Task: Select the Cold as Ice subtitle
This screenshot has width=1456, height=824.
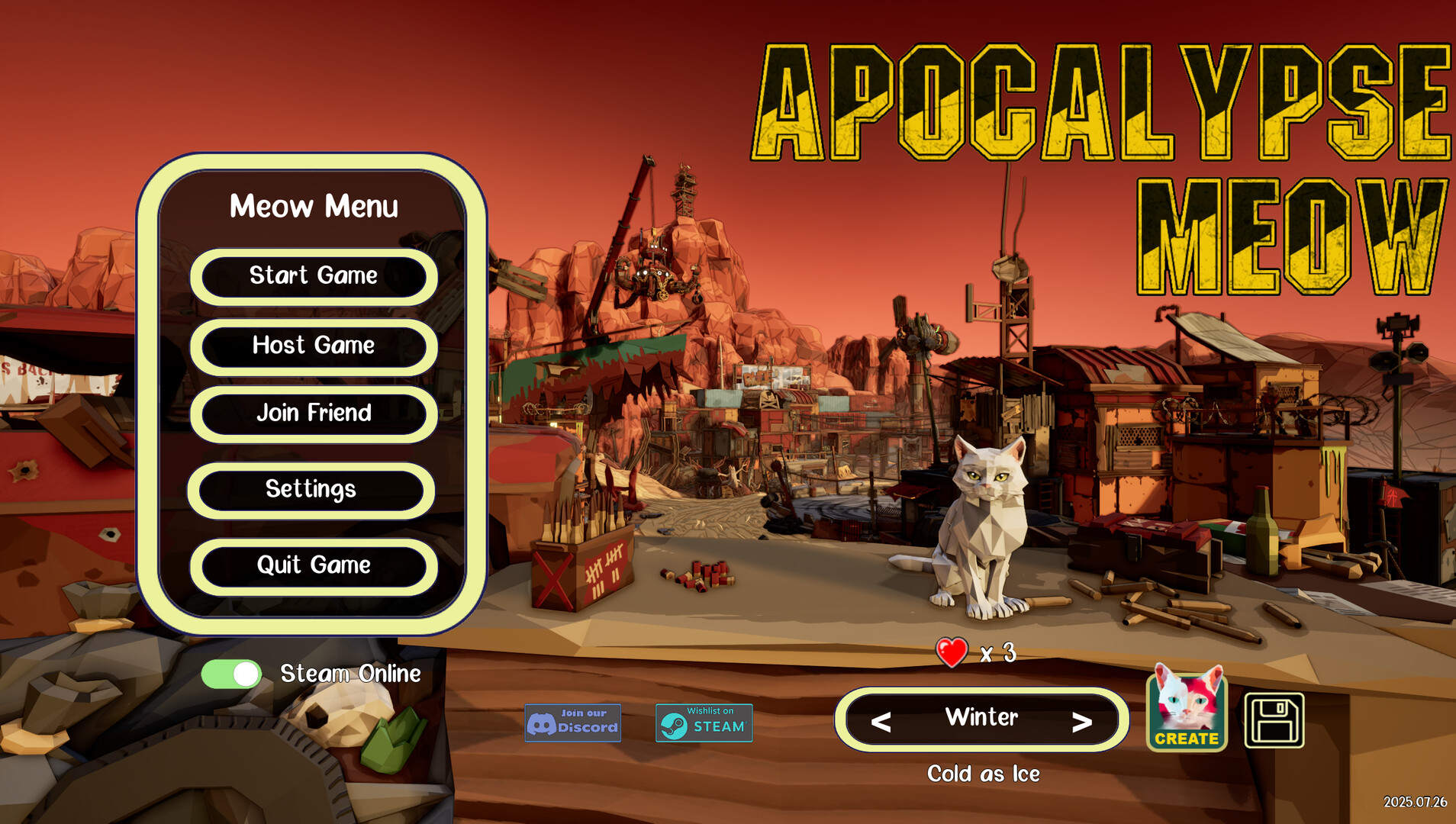Action: [x=984, y=773]
